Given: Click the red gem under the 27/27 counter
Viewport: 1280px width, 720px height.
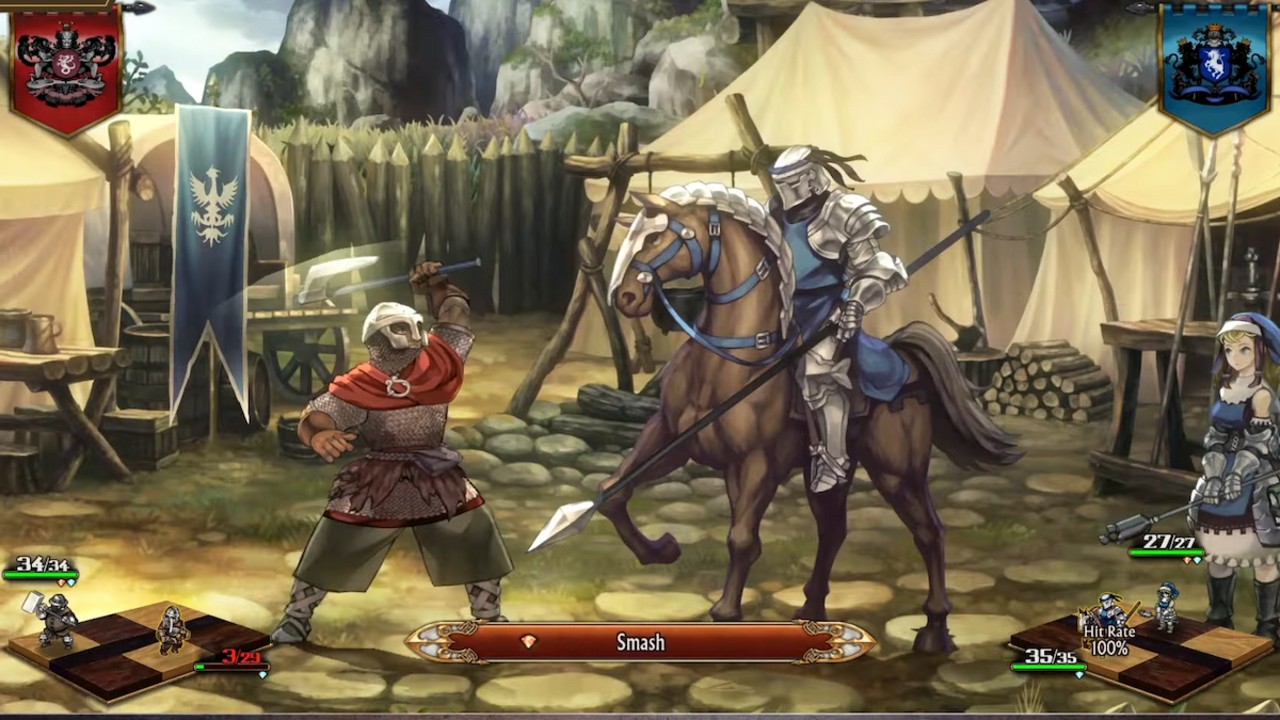Looking at the screenshot, I should [x=1187, y=561].
